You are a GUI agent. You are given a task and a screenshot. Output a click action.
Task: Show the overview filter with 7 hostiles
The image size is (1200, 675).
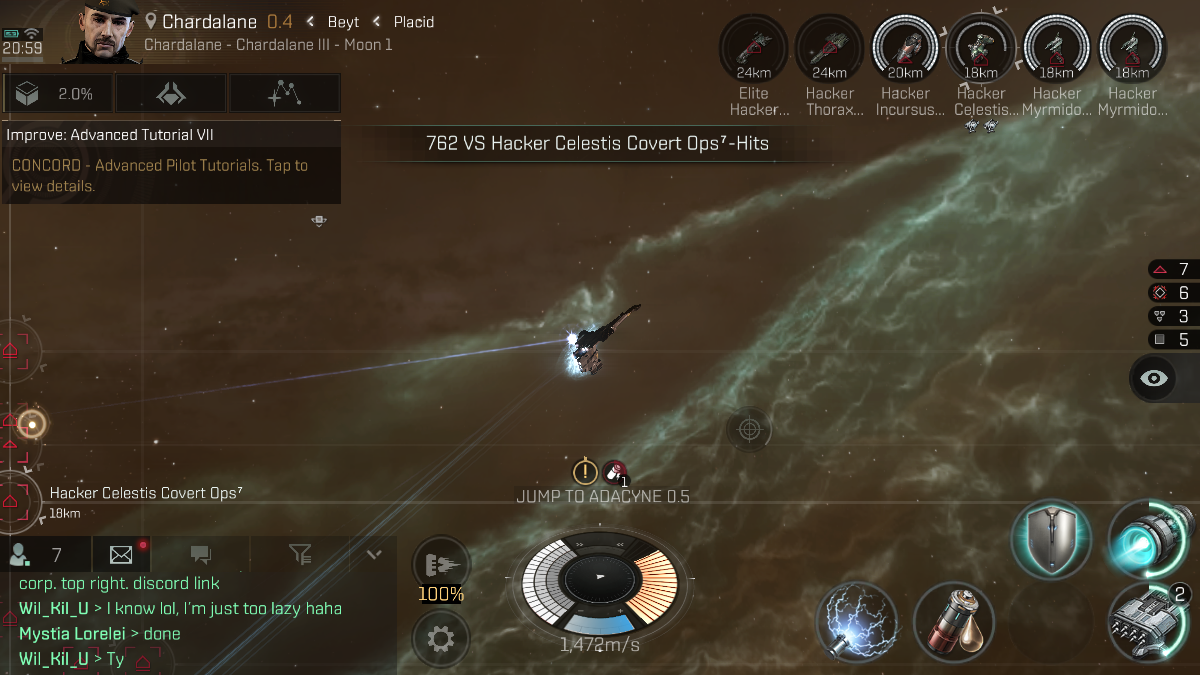point(1170,269)
